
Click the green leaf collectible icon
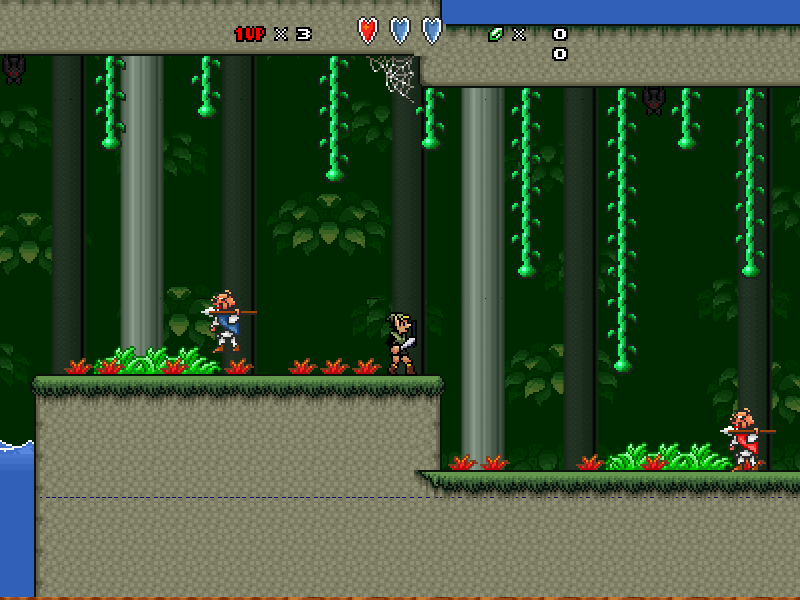(x=495, y=34)
